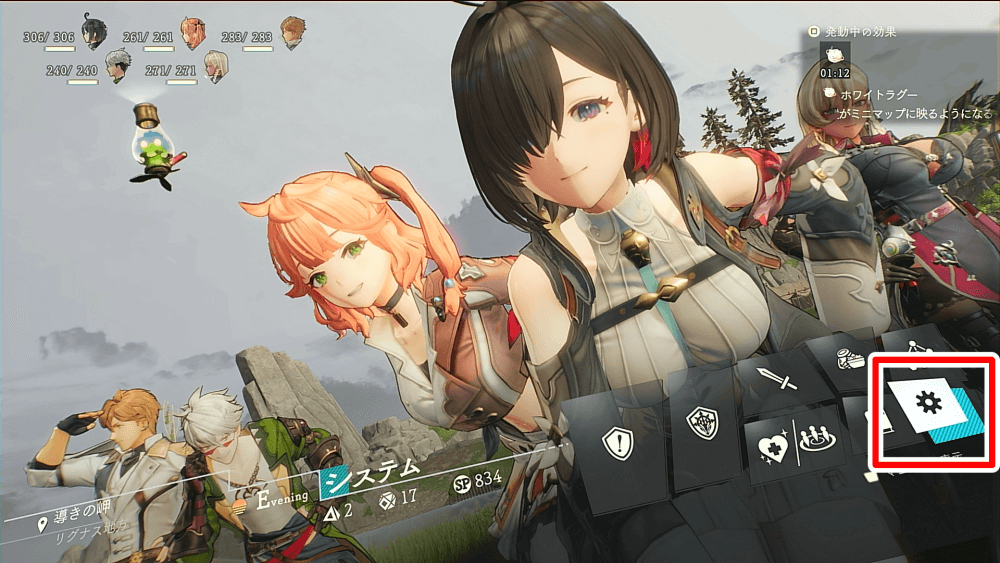Viewport: 1000px width, 563px height.
Task: Choose the crest shield menu tile
Action: coord(706,424)
